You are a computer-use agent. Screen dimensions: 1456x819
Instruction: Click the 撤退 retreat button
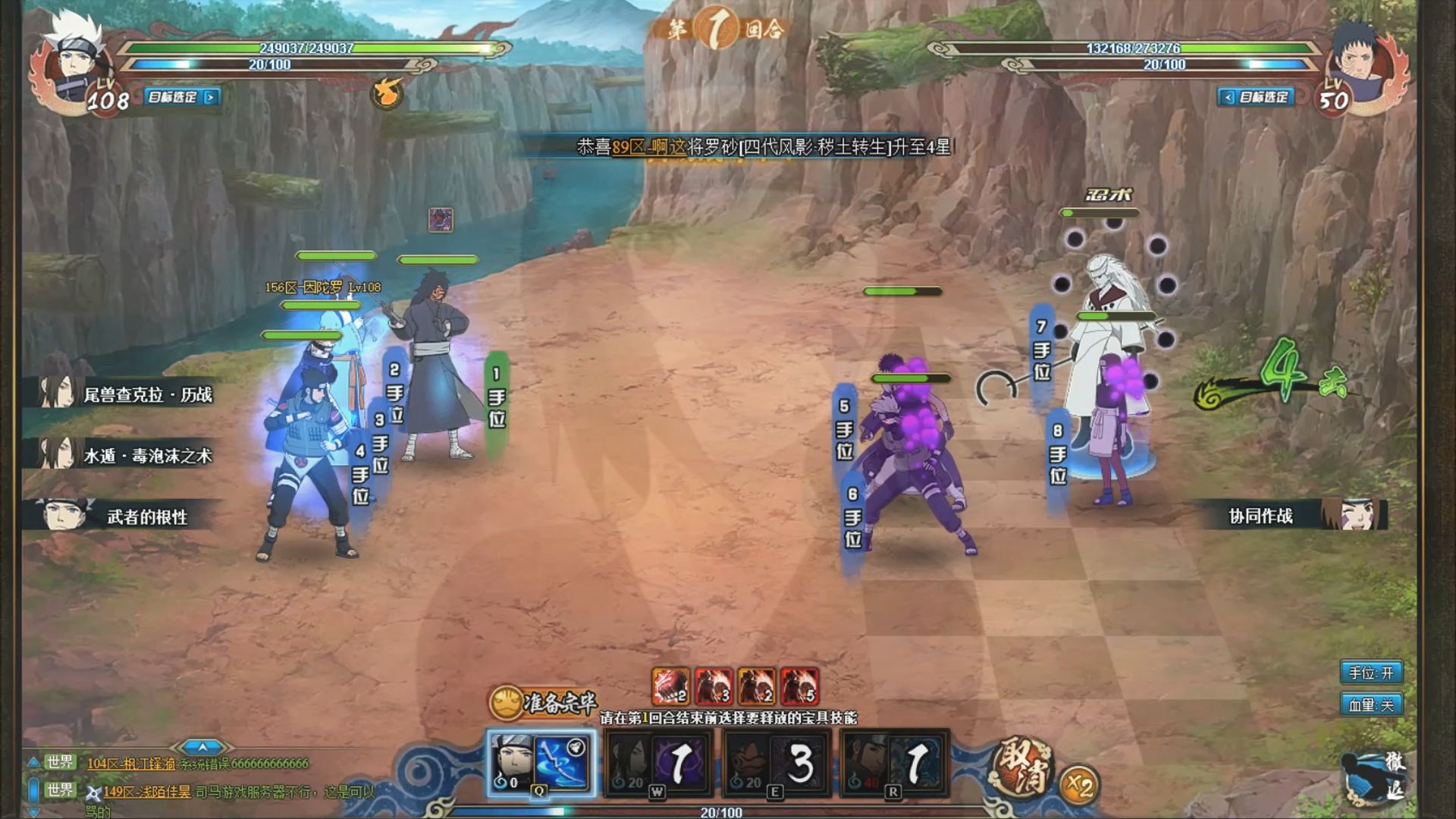point(1376,779)
